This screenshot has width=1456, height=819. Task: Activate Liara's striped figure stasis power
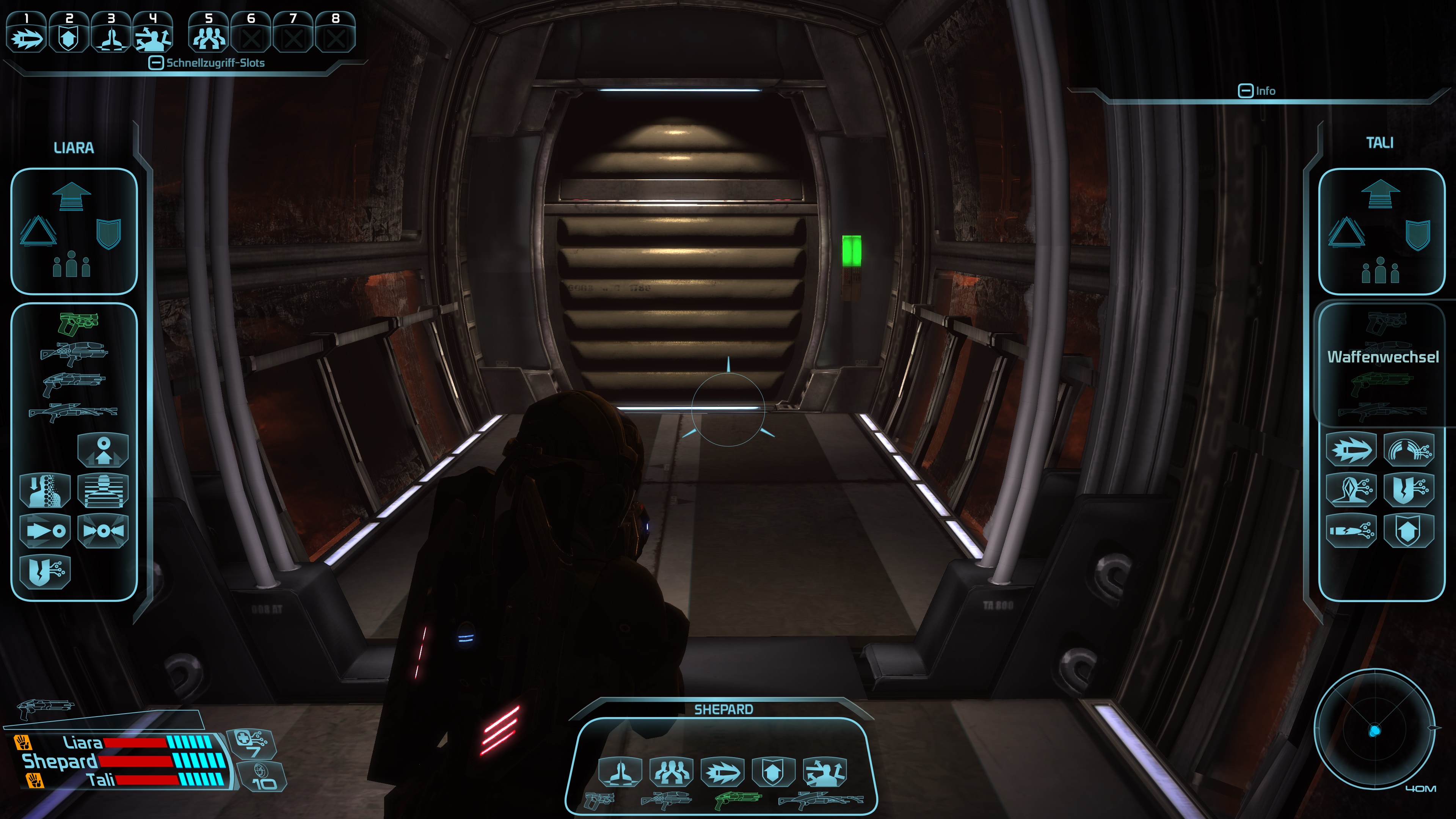103,491
